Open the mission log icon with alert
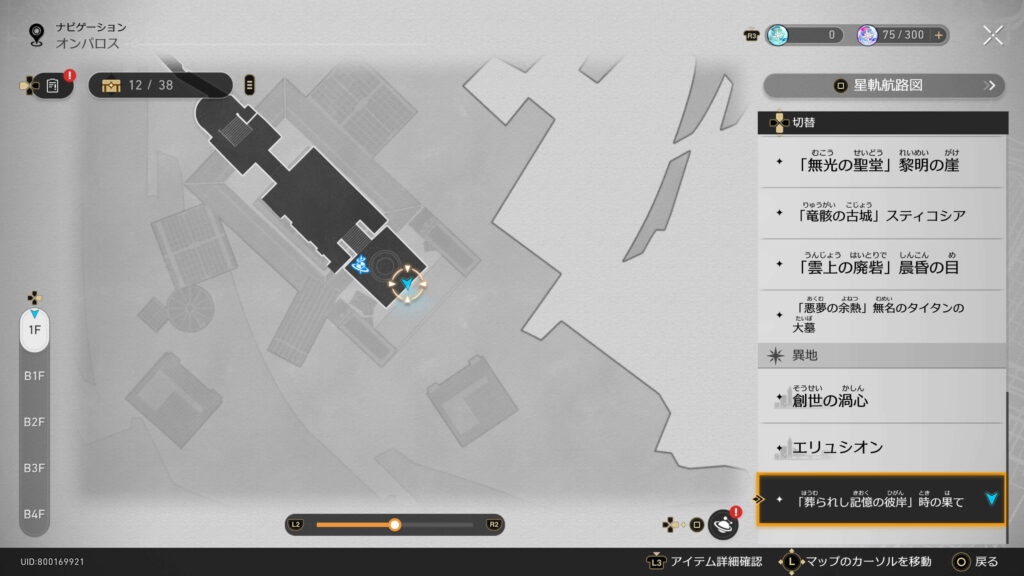This screenshot has height=576, width=1024. pos(52,85)
